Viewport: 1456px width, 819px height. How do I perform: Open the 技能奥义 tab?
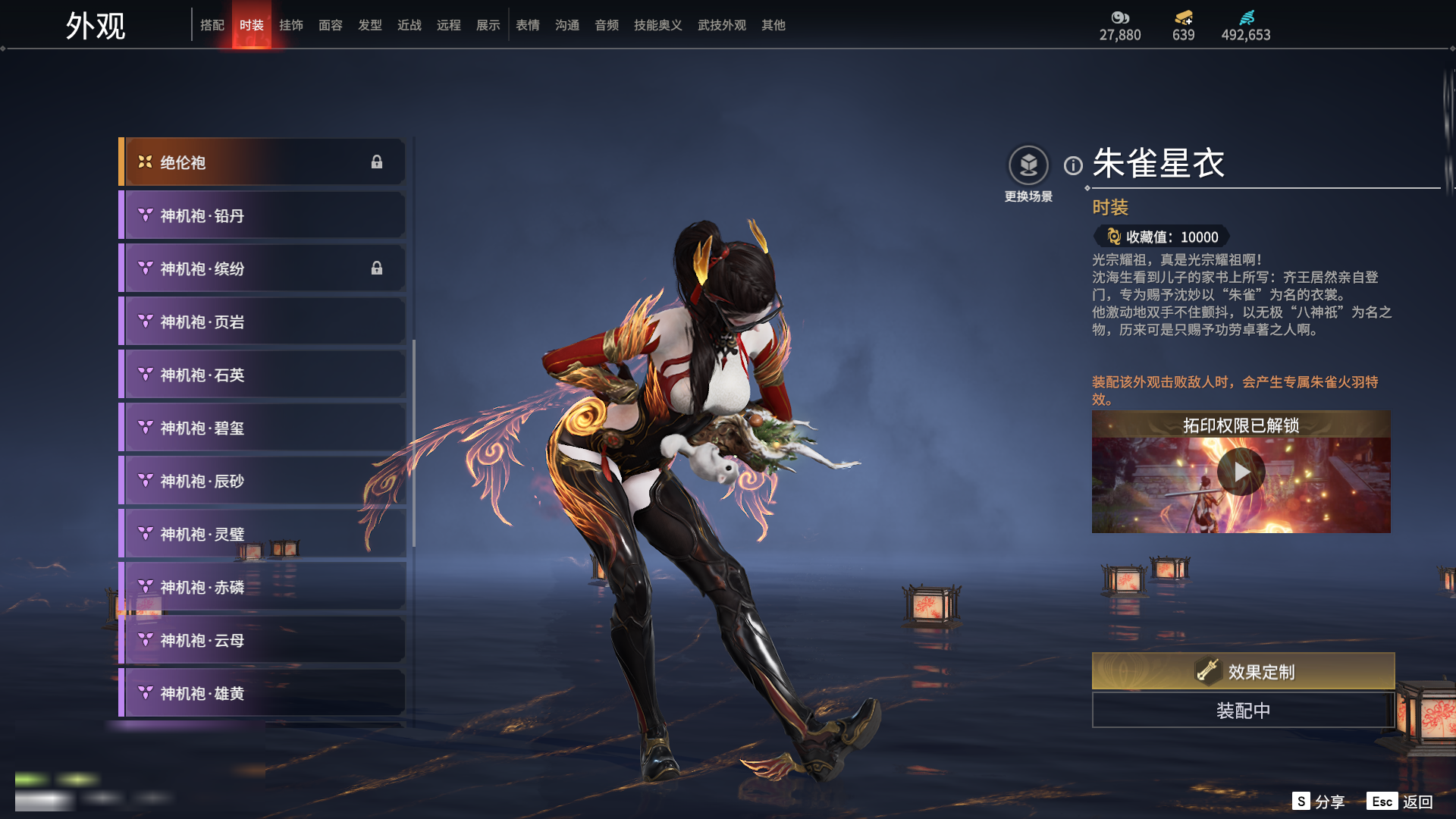click(x=657, y=25)
